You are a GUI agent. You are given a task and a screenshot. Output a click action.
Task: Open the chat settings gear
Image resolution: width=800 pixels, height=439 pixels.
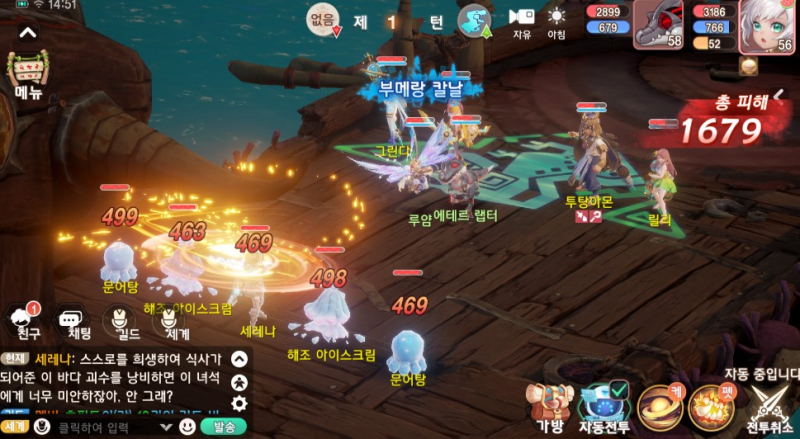tap(239, 404)
